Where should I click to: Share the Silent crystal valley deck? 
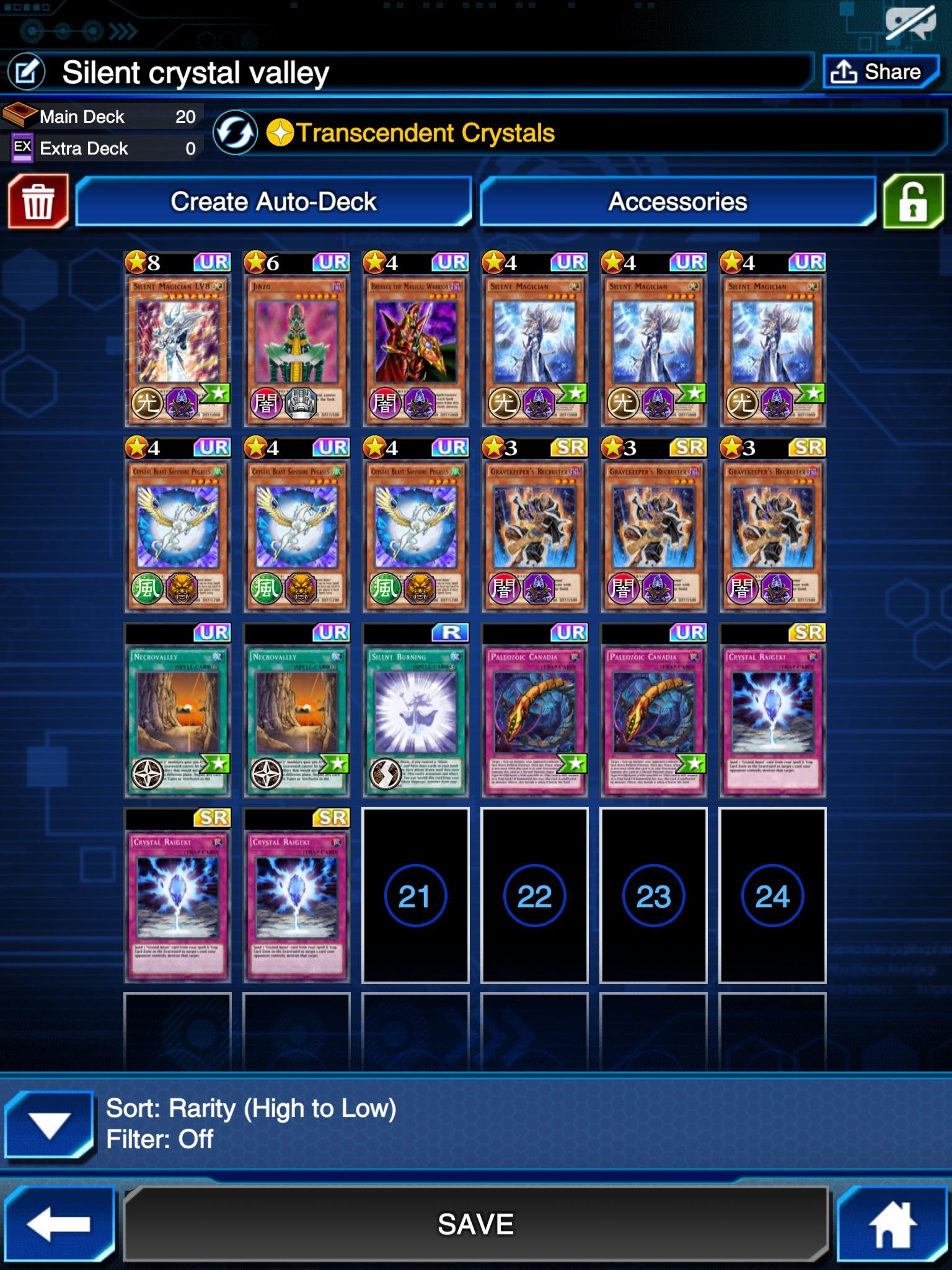coord(881,71)
